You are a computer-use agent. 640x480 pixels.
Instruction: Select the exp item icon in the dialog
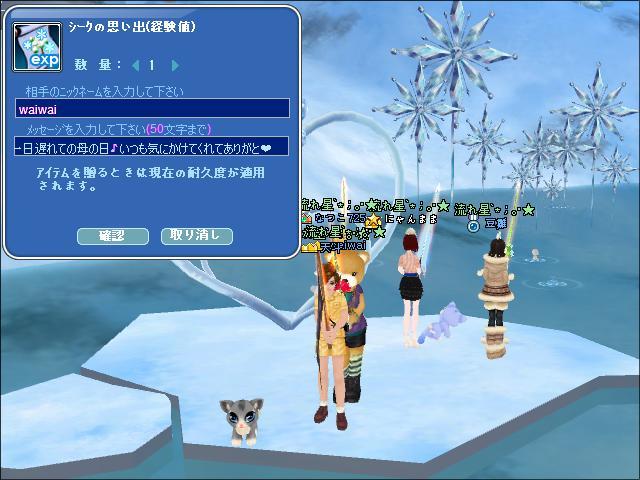pos(37,44)
